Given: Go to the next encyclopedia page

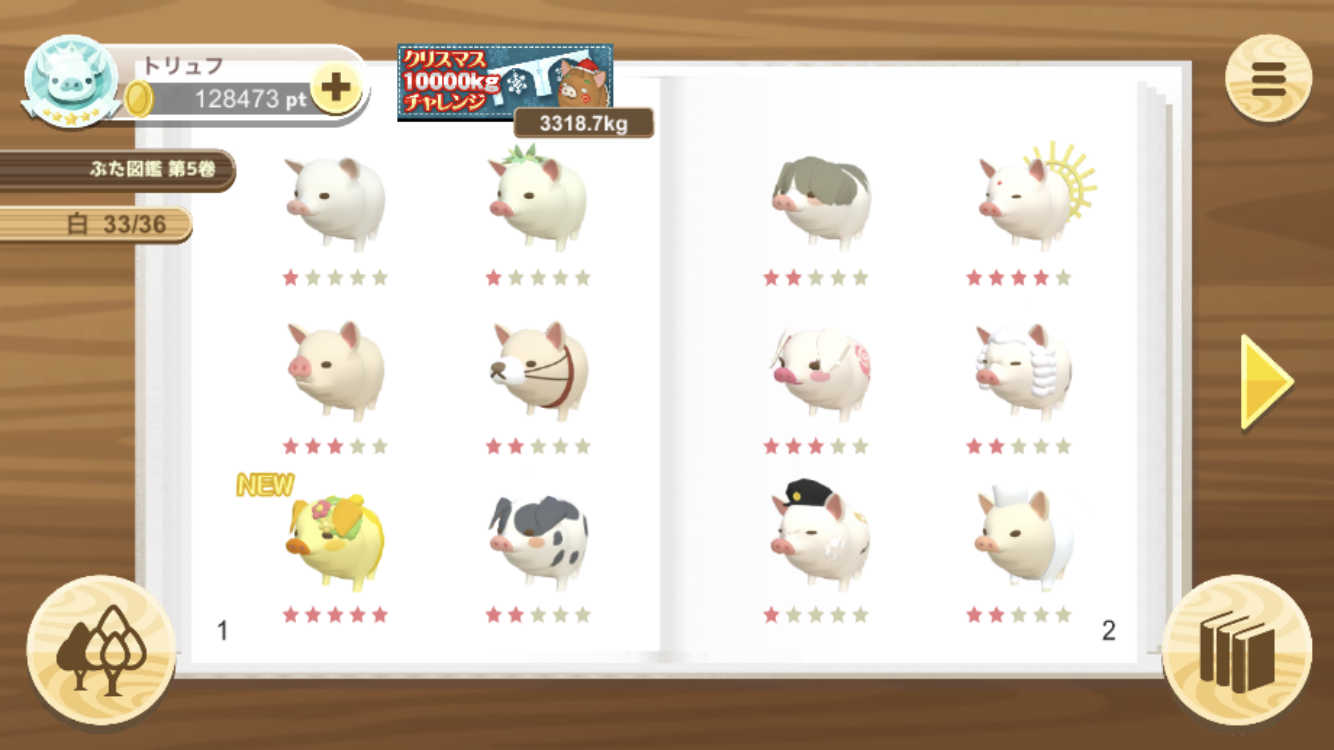Looking at the screenshot, I should coord(1266,381).
